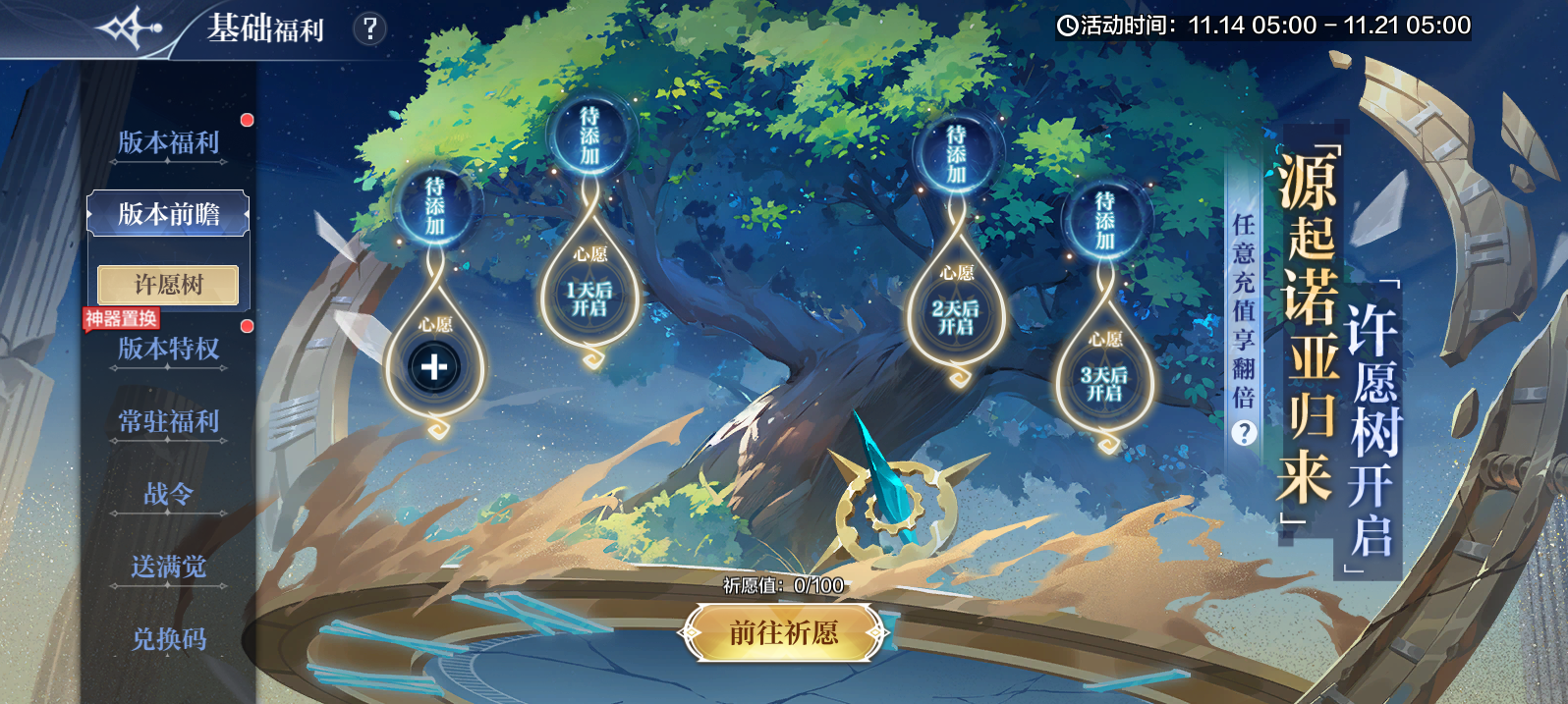Open the 送满觉 tab

point(168,567)
